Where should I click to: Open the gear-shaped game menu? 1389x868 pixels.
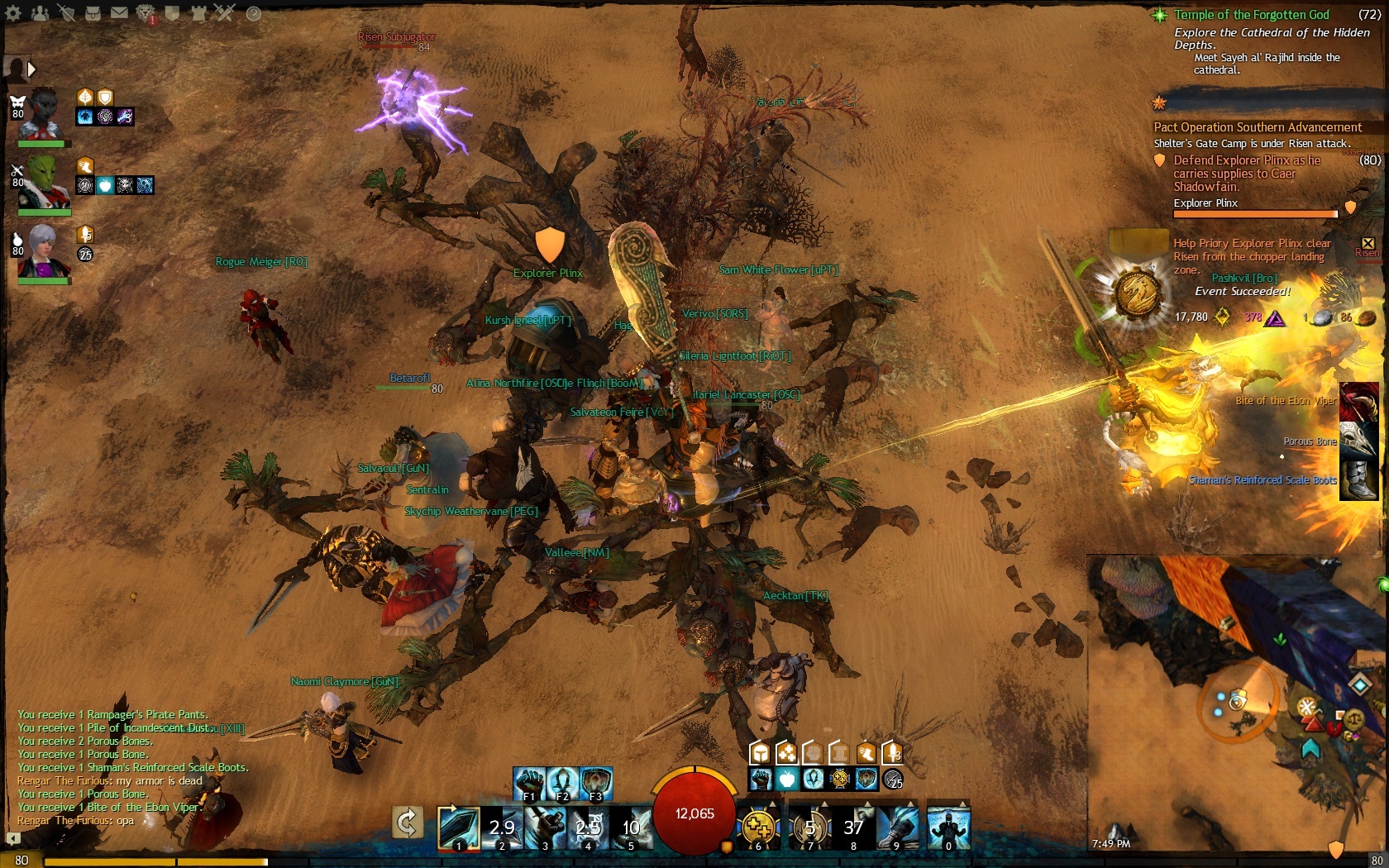(x=13, y=13)
